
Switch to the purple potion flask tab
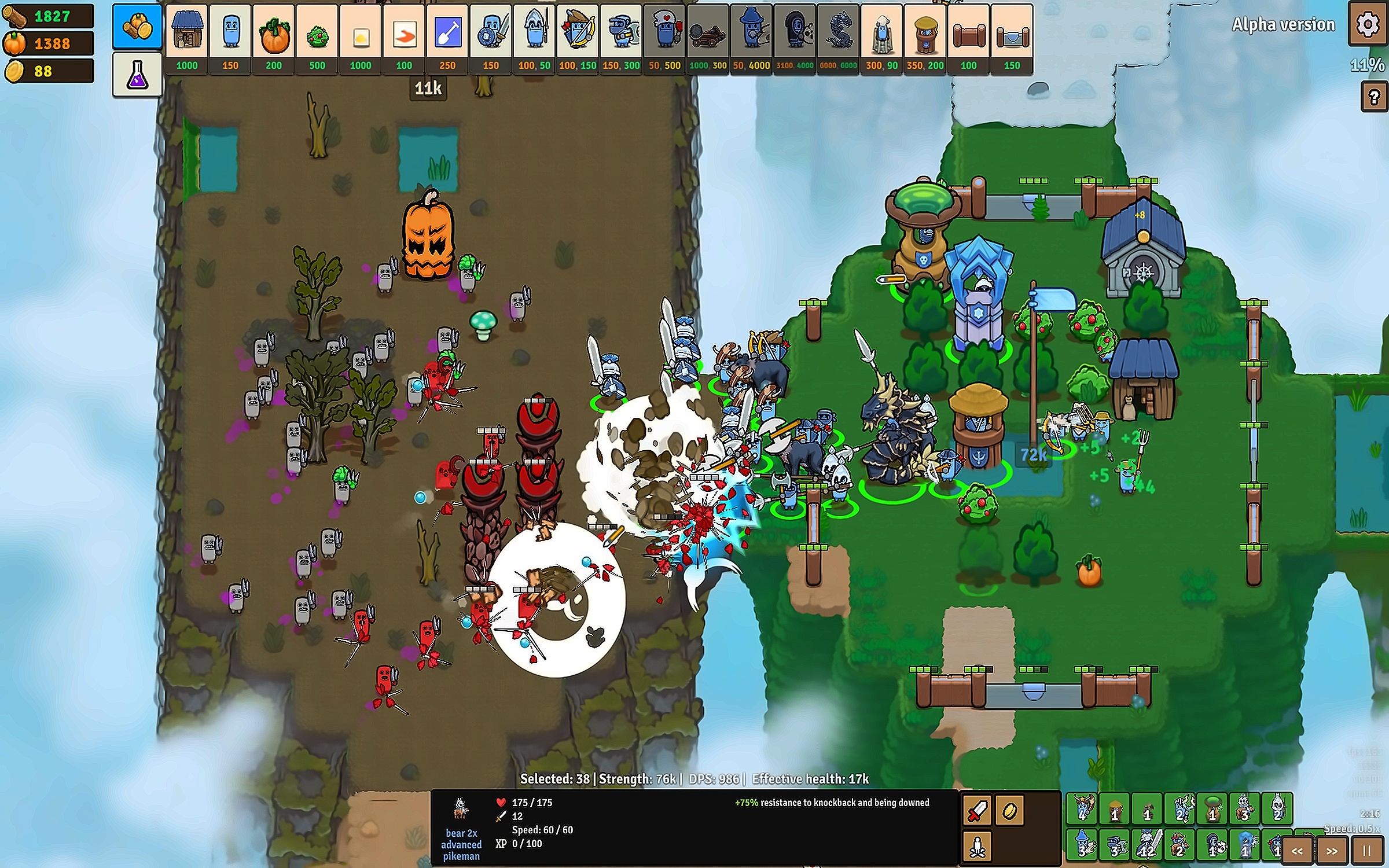pyautogui.click(x=137, y=74)
